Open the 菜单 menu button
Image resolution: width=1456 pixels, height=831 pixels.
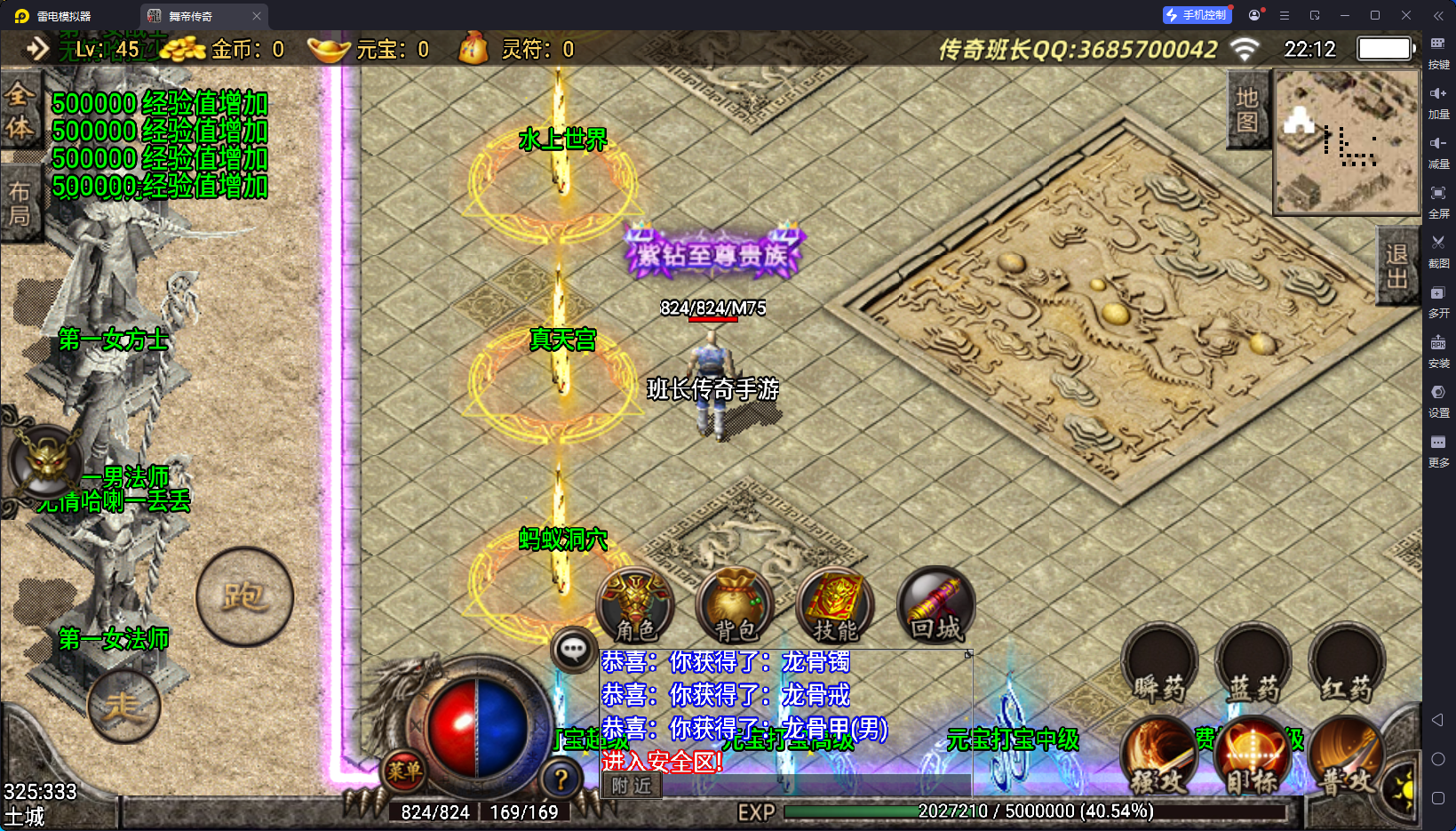[x=404, y=771]
